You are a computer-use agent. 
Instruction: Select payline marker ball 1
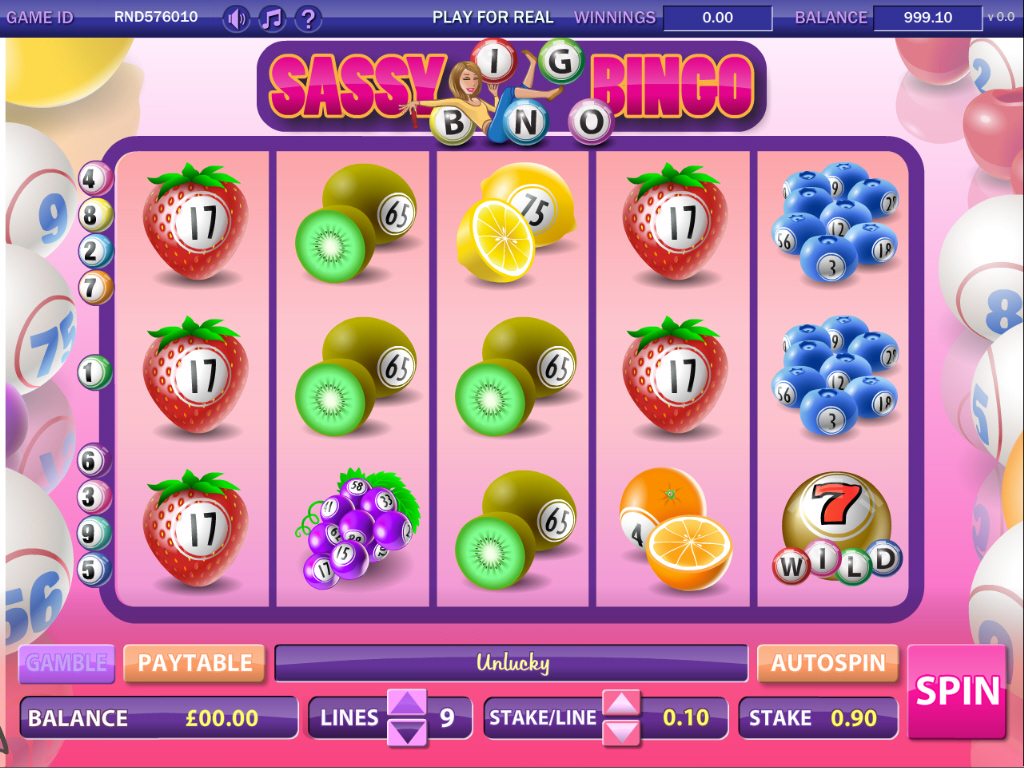[94, 372]
